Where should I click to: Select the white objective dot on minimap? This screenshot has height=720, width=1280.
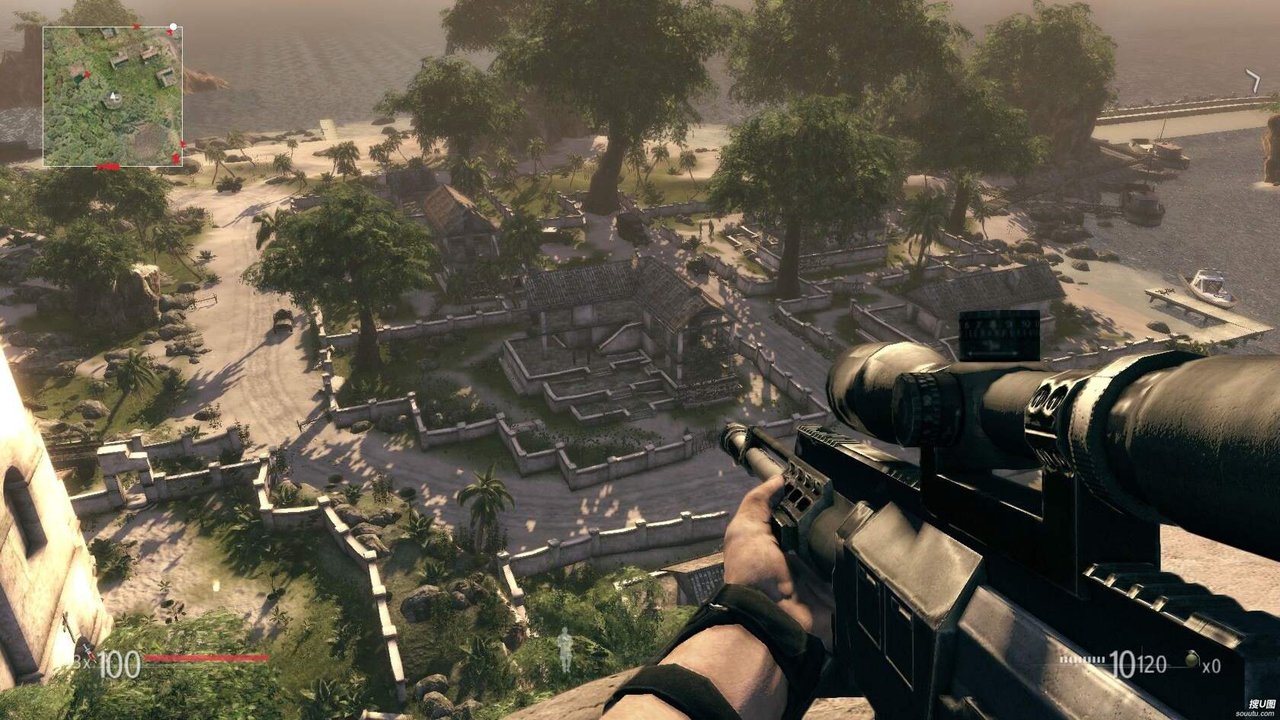click(173, 27)
